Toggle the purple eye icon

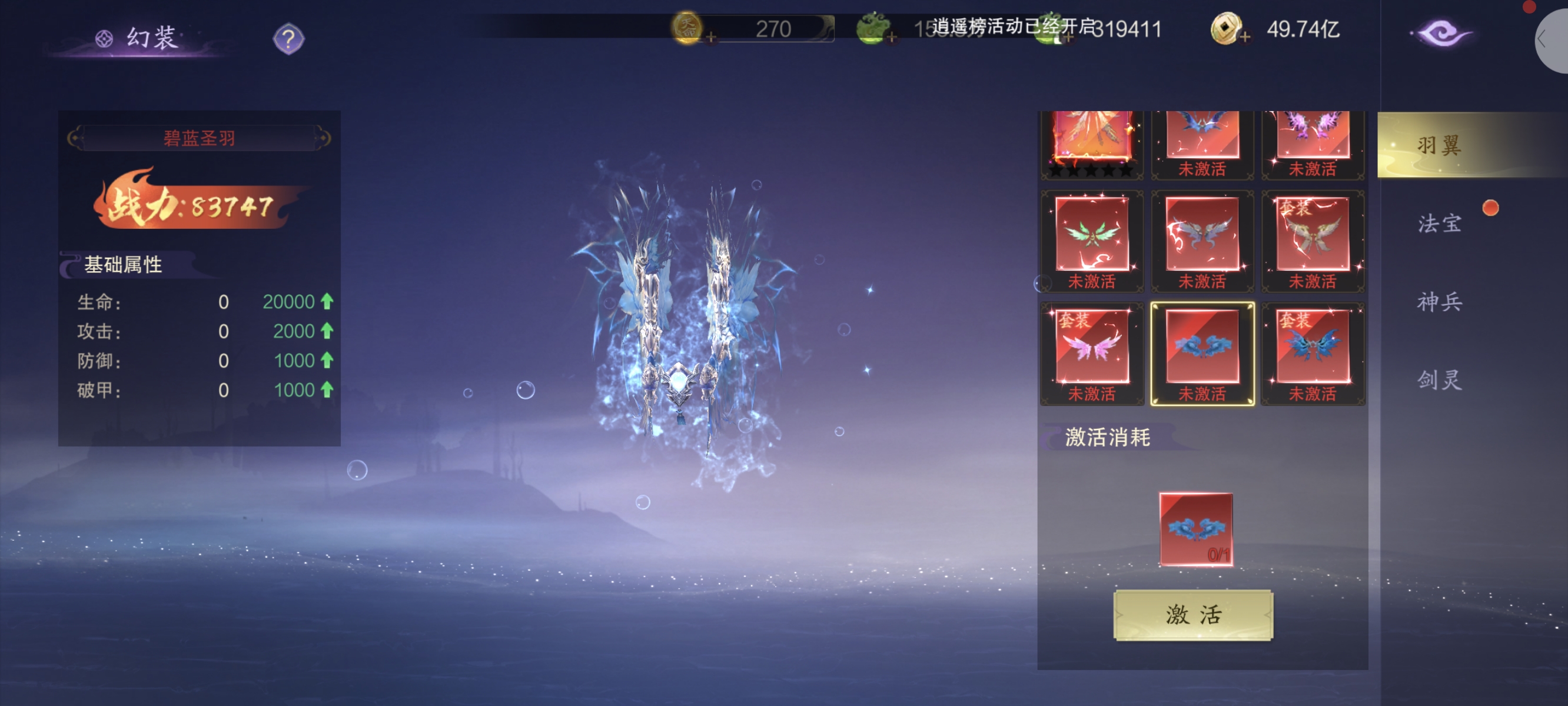(1442, 34)
